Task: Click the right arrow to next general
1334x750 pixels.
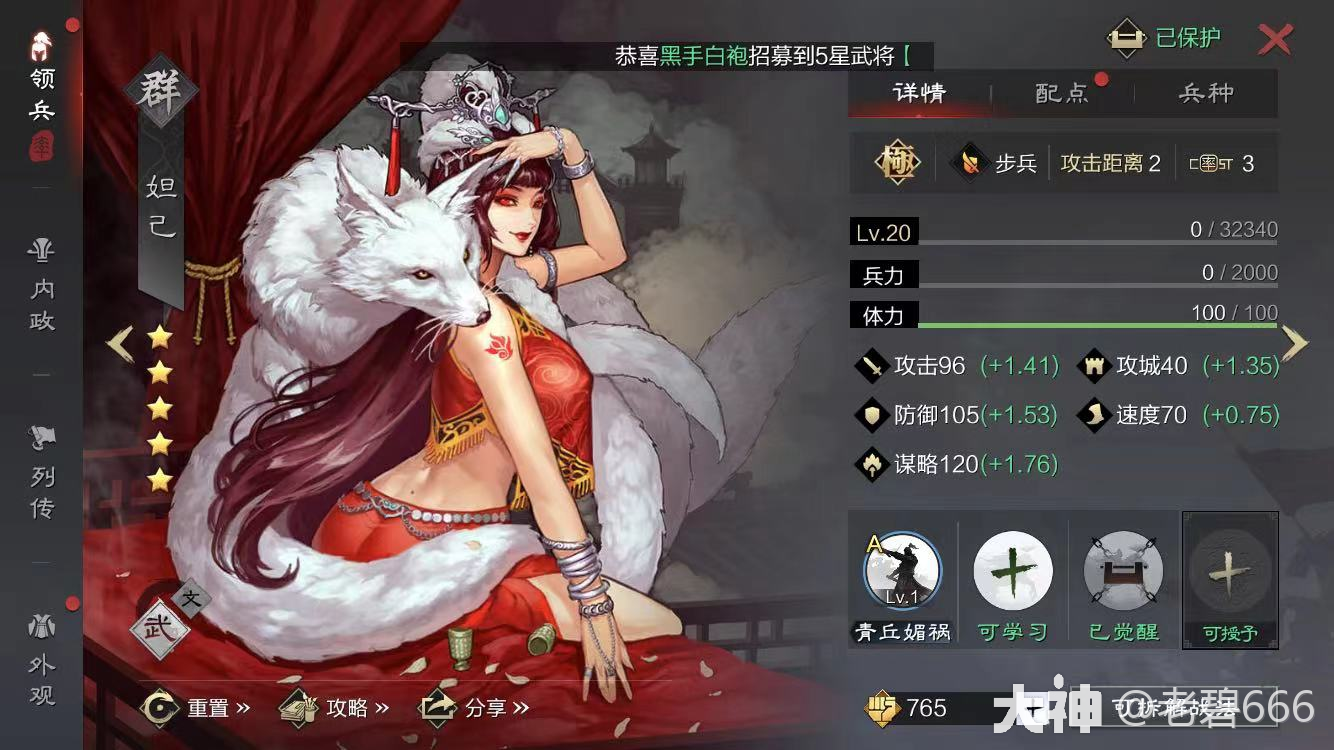Action: coord(1297,343)
